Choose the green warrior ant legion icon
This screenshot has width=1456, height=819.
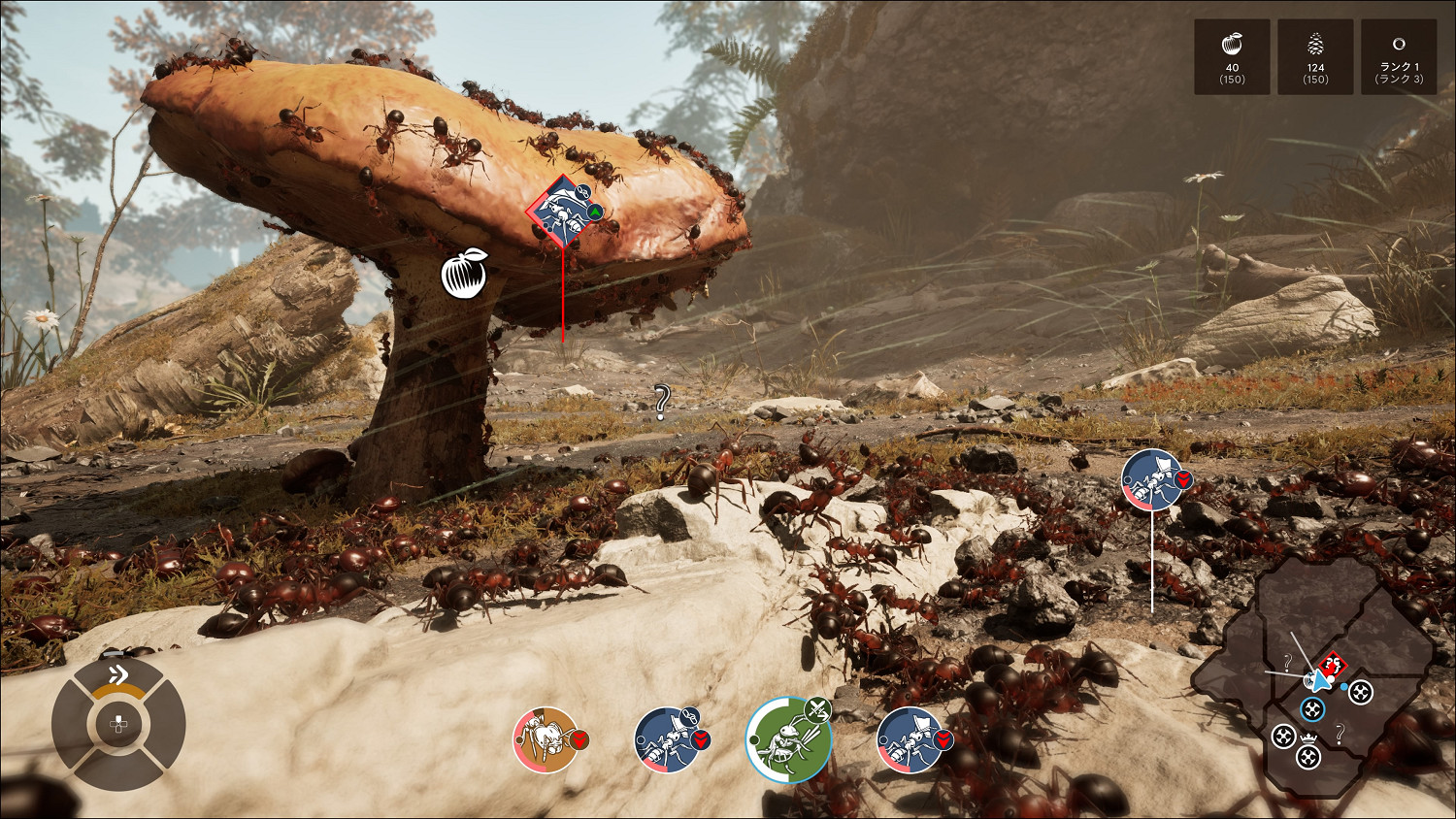[x=789, y=739]
